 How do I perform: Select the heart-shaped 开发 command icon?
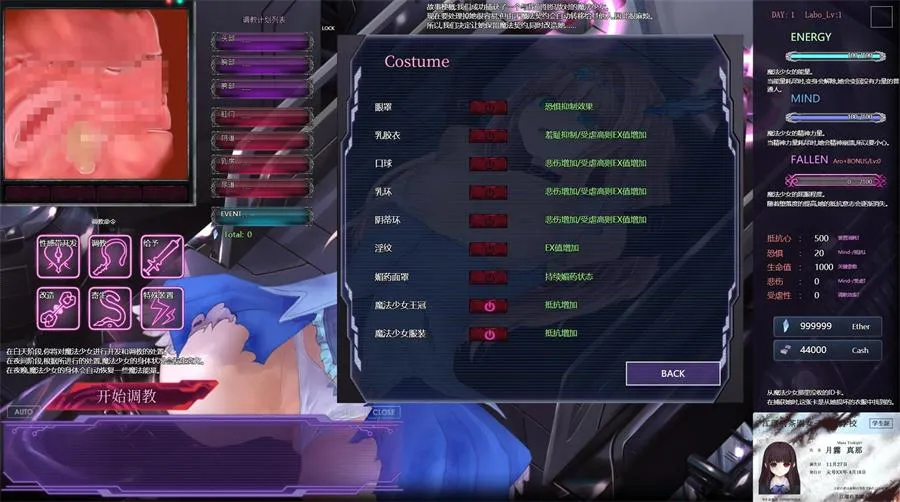pyautogui.click(x=57, y=258)
